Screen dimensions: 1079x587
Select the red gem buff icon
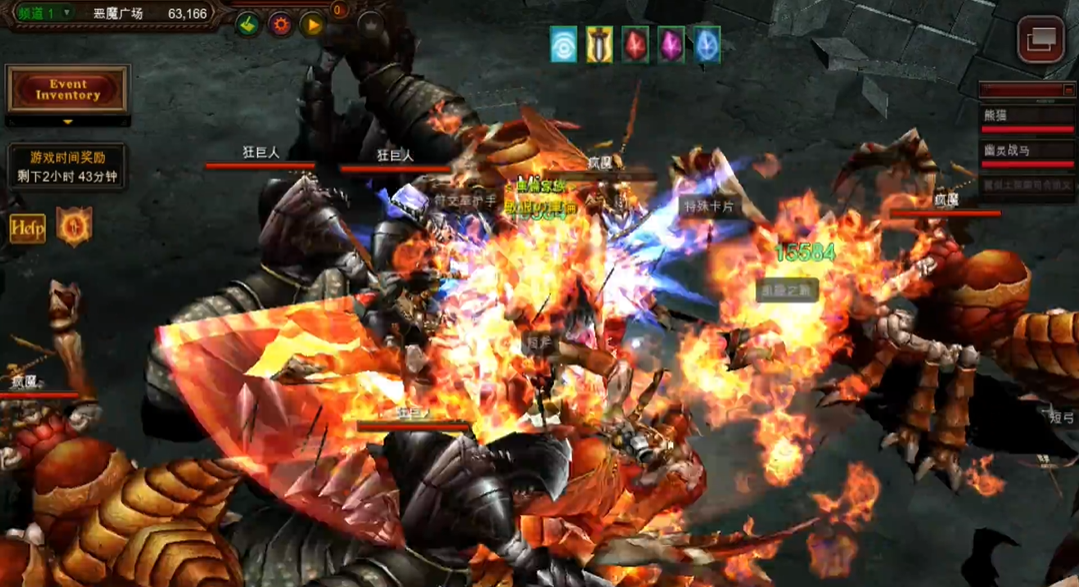[x=635, y=45]
